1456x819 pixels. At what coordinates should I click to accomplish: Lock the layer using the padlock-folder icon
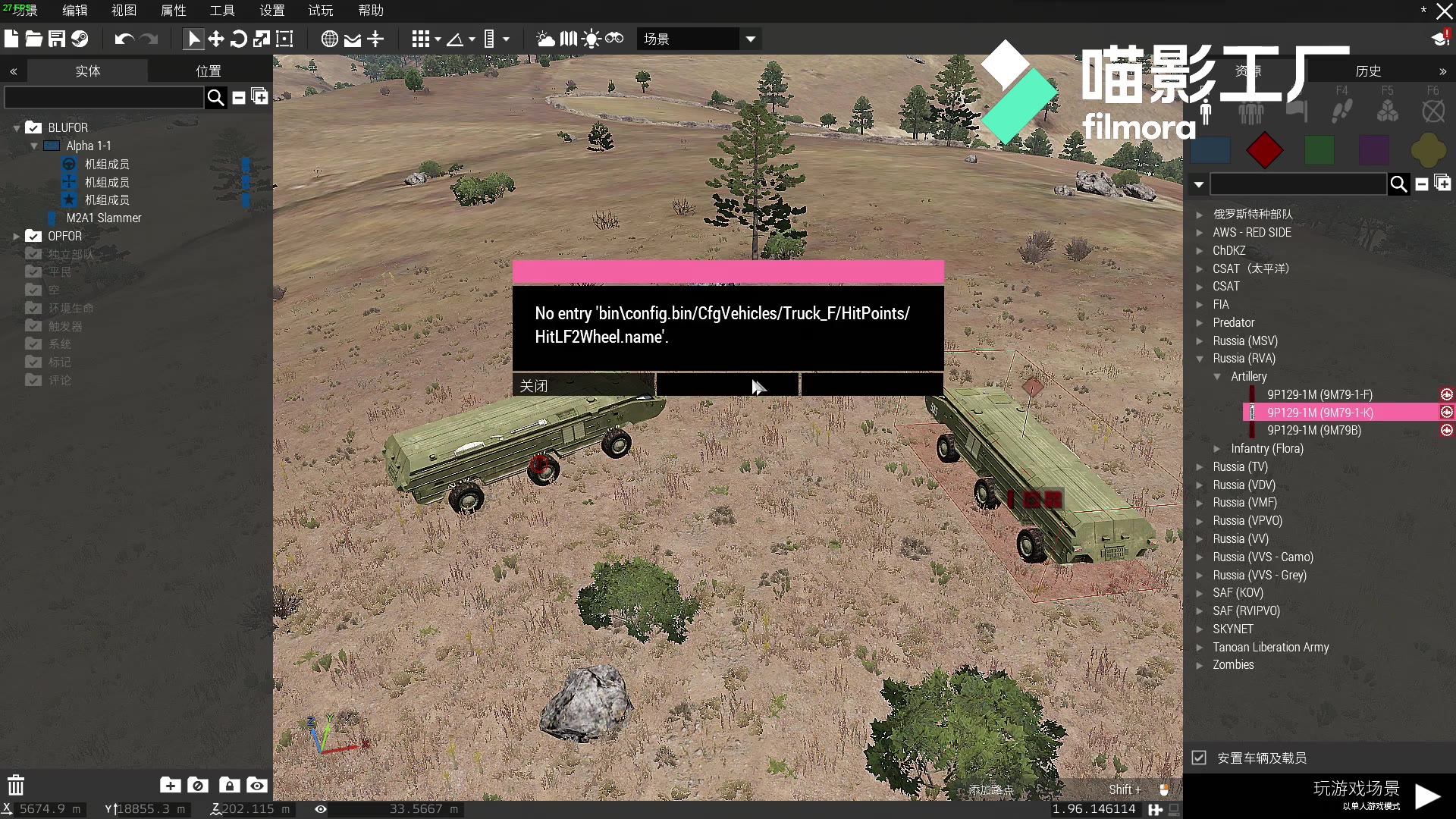(227, 786)
